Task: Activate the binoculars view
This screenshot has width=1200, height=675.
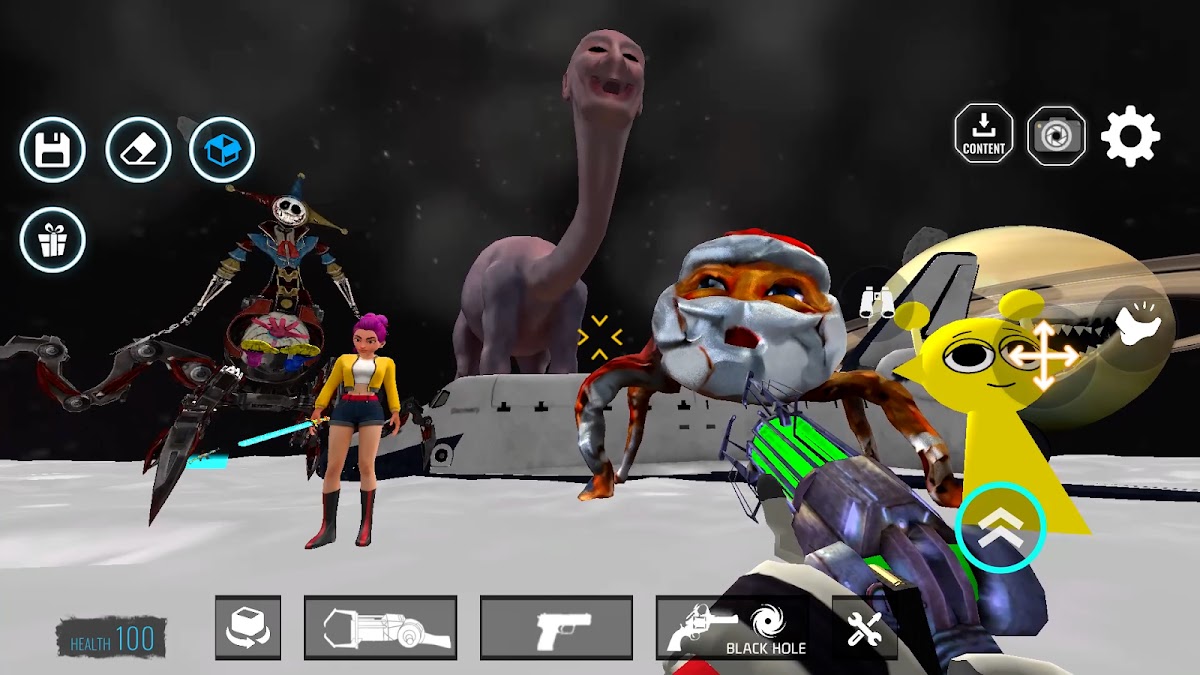Action: [x=876, y=301]
